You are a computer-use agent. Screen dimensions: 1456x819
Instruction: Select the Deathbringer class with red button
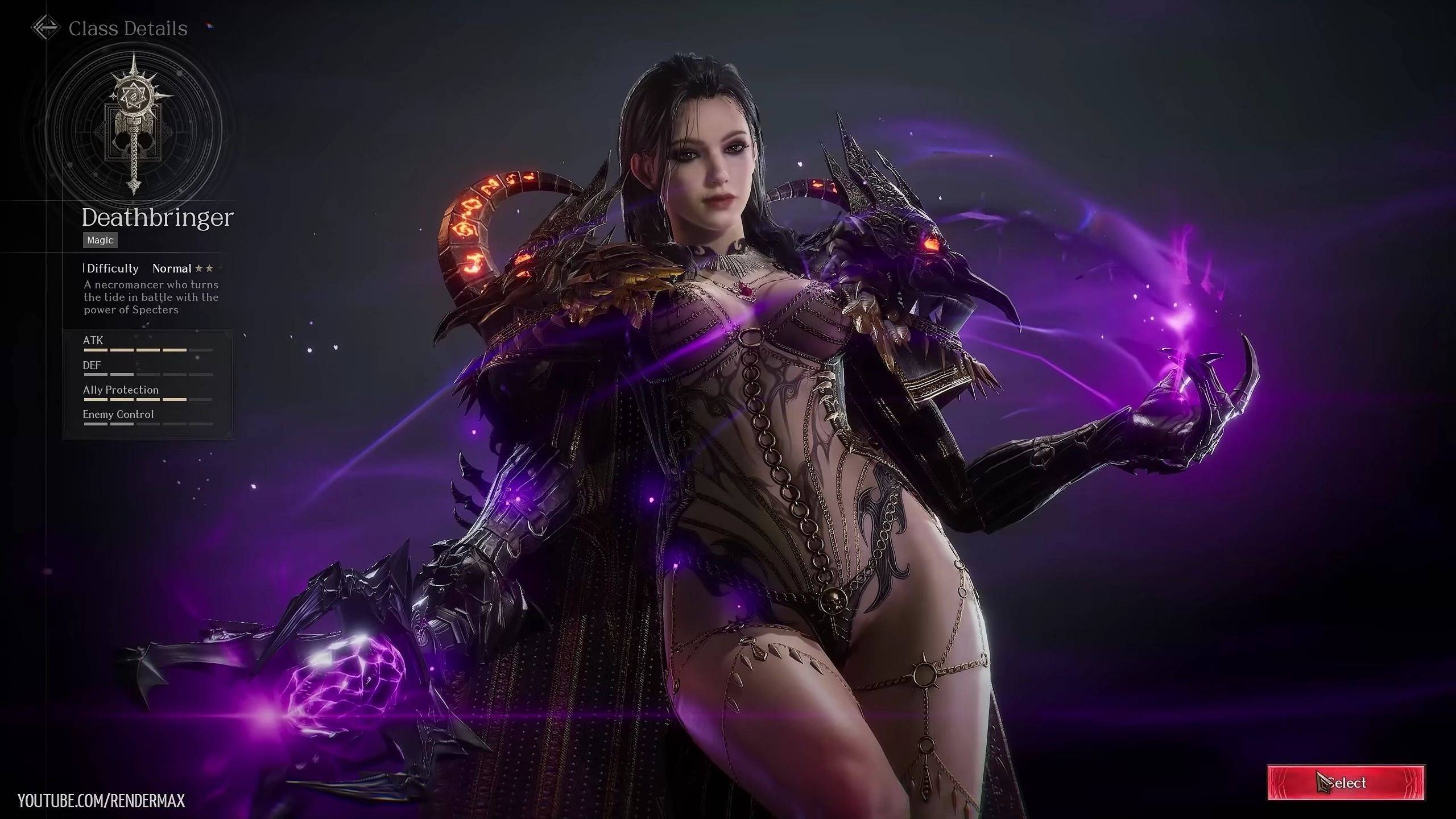1346,783
